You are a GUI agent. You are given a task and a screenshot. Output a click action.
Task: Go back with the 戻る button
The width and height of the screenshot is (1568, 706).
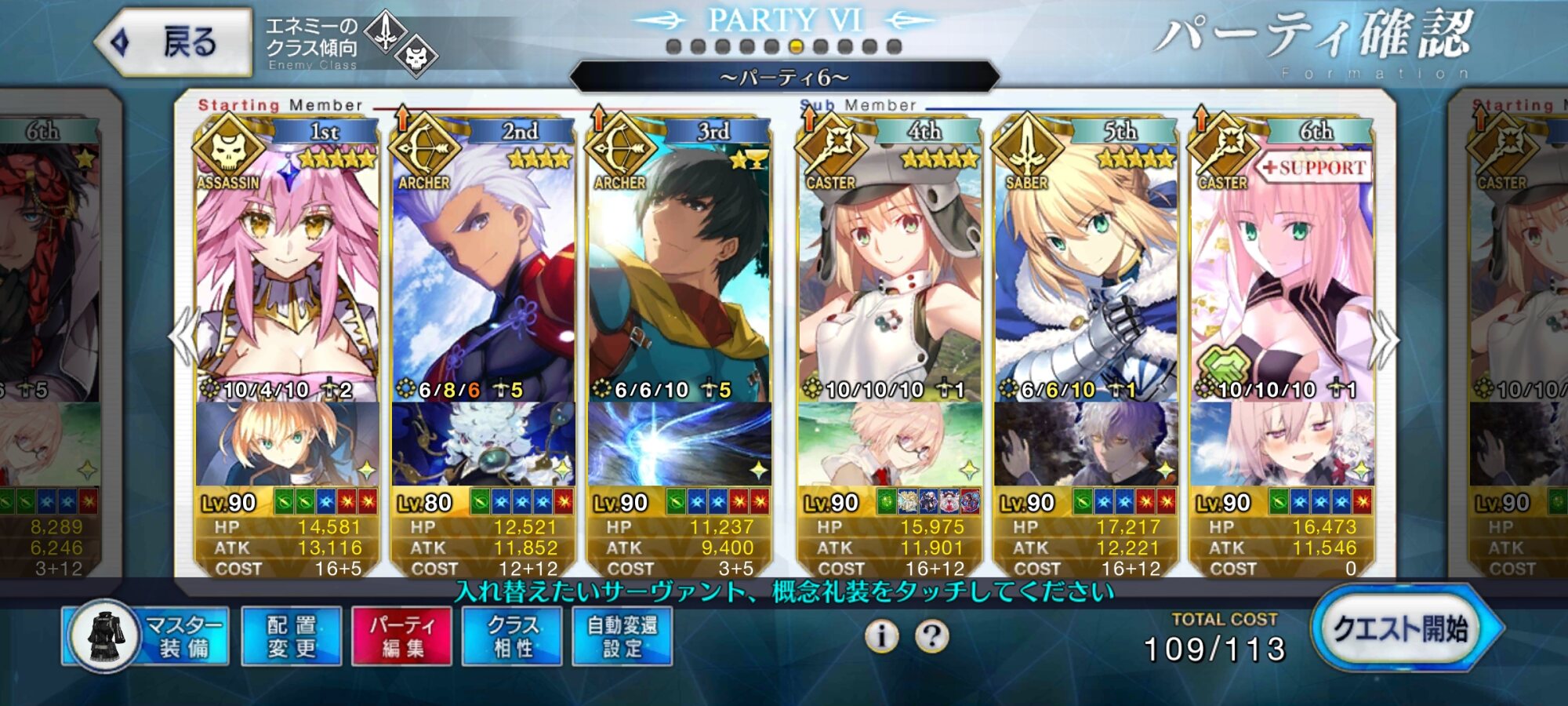click(x=174, y=42)
